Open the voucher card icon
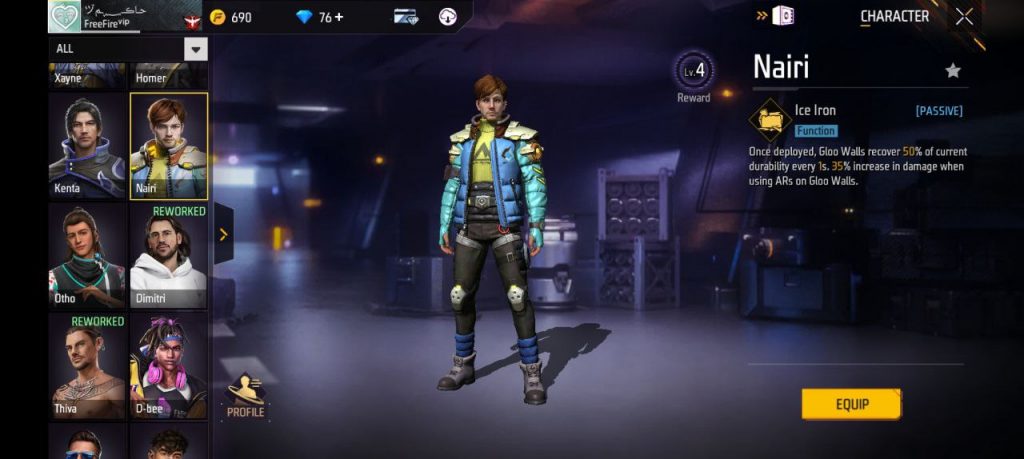 coord(405,17)
